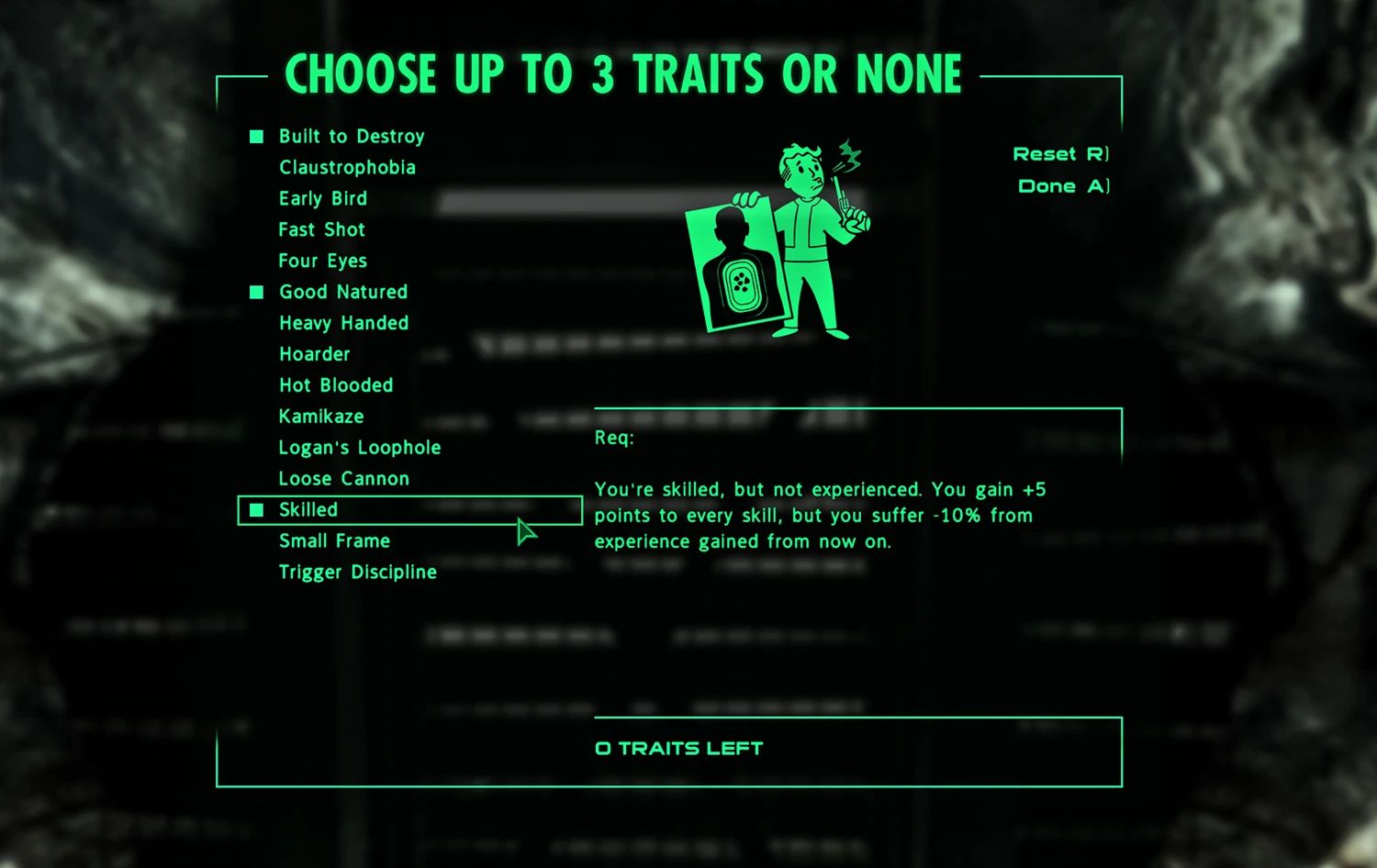Image resolution: width=1377 pixels, height=868 pixels.
Task: Pick the Fast Shot trait
Action: pos(320,229)
